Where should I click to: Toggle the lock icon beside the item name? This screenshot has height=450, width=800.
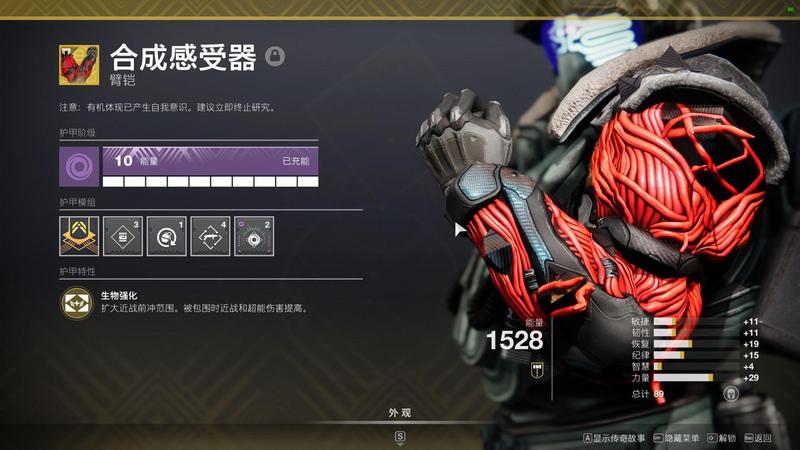point(275,56)
